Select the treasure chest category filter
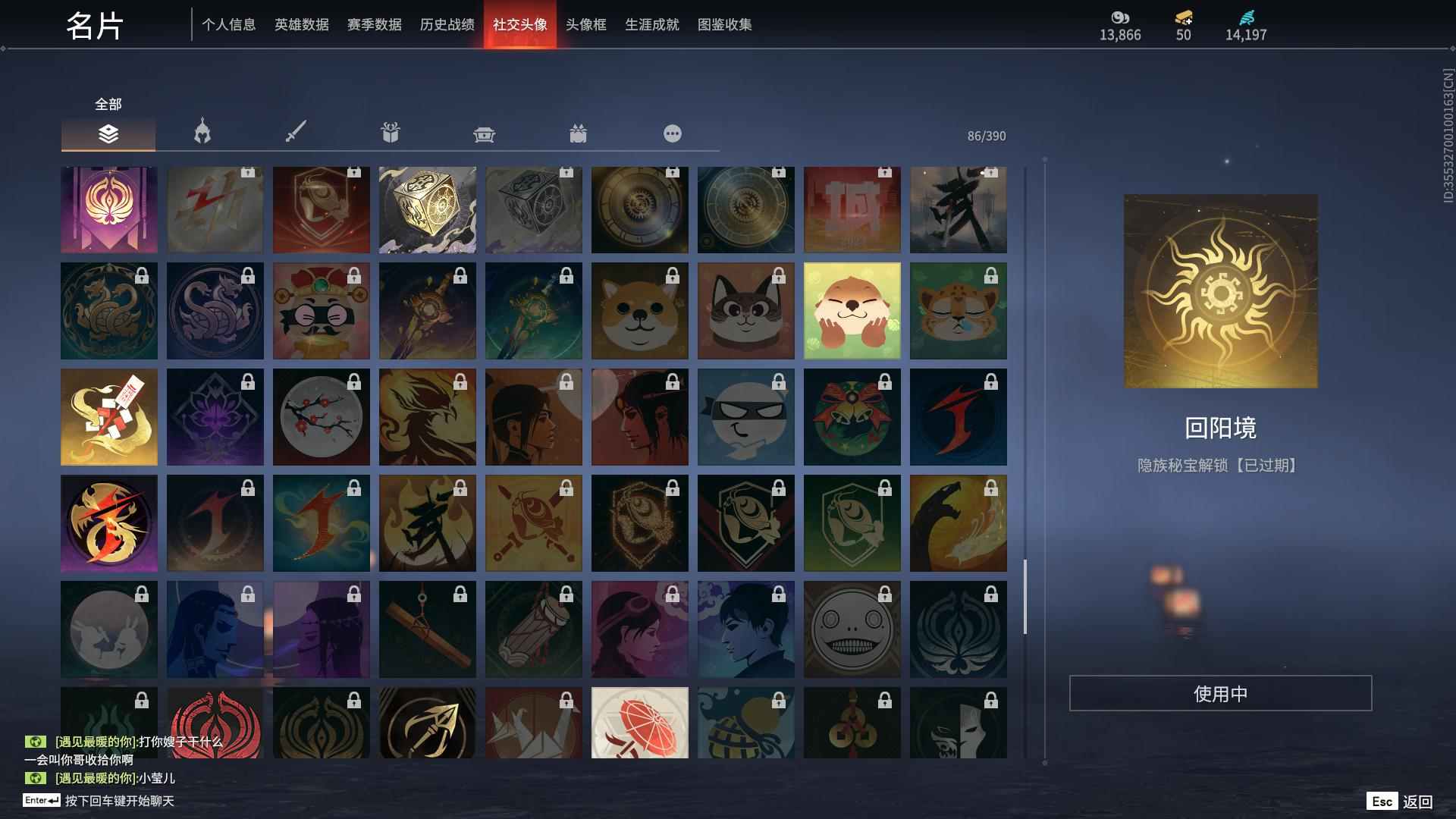 pos(483,133)
